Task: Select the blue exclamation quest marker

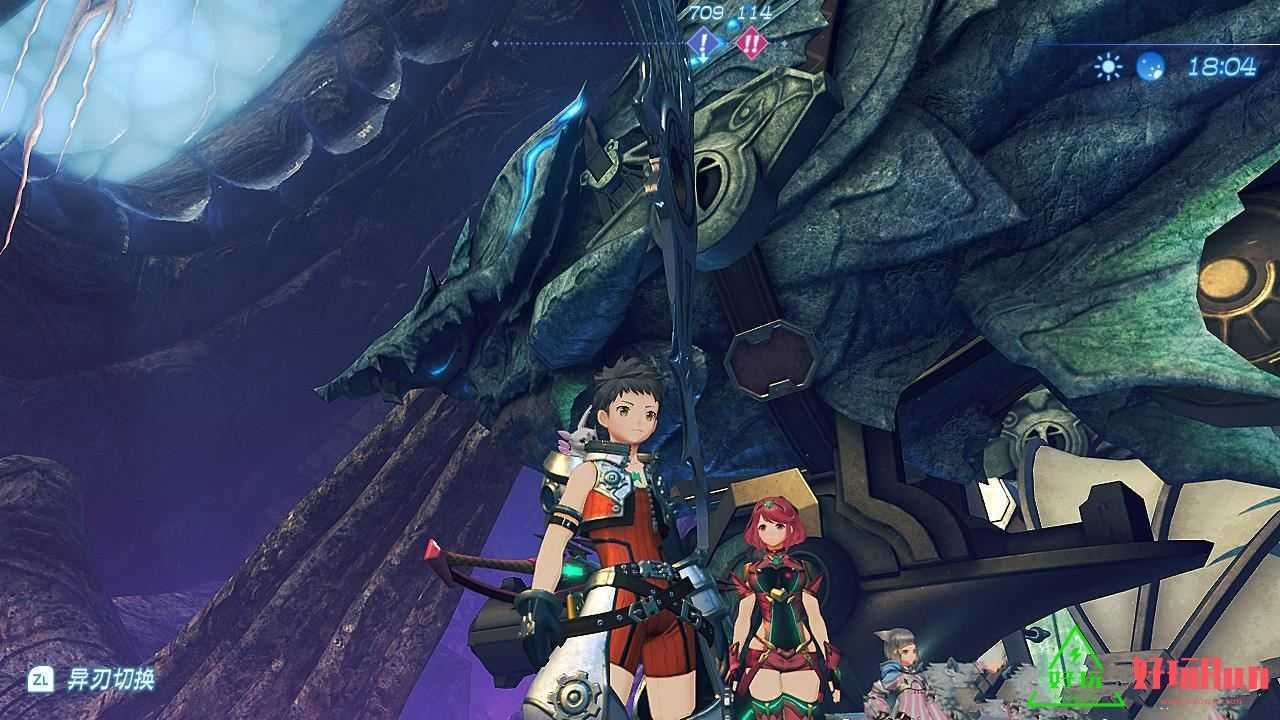Action: (x=704, y=43)
